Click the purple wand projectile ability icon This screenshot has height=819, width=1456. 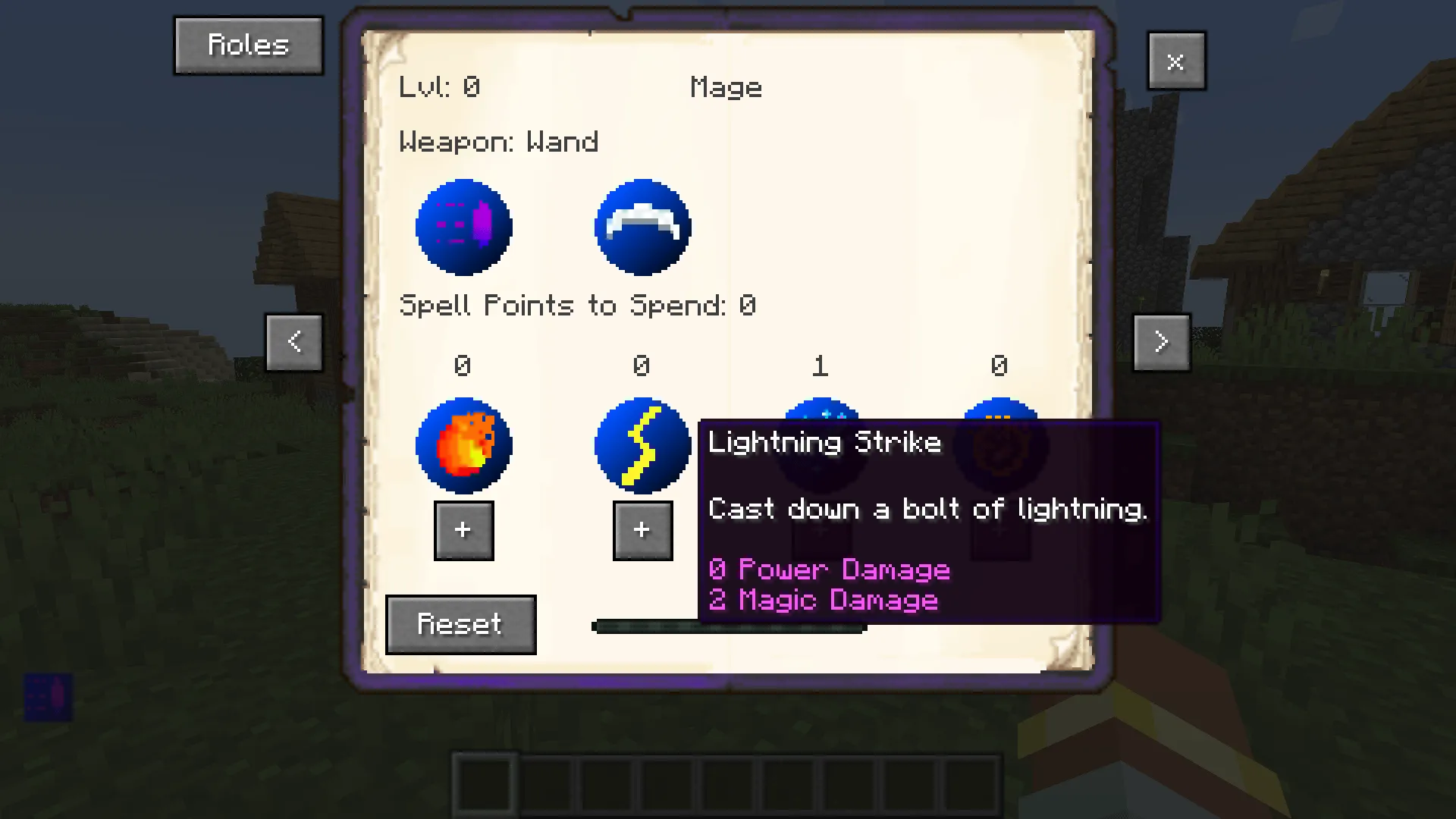click(x=463, y=226)
